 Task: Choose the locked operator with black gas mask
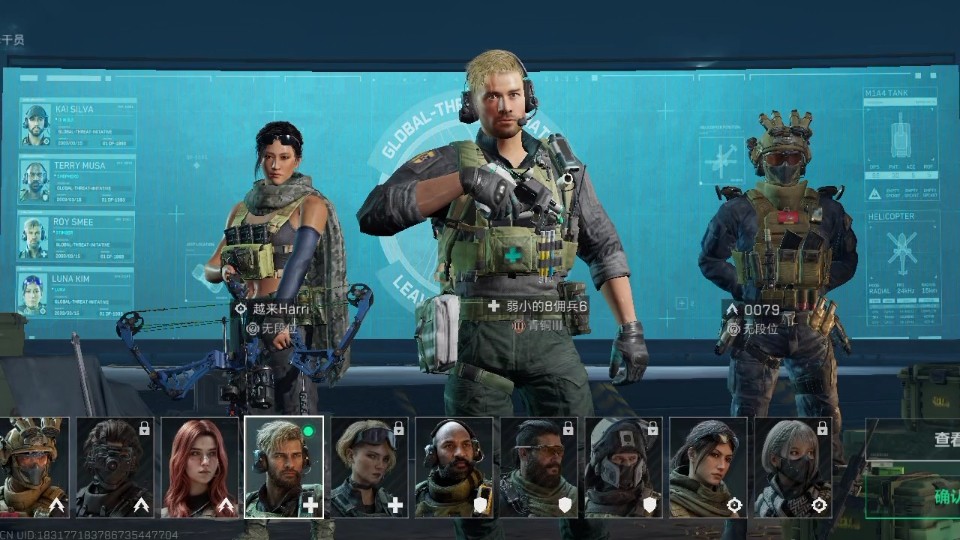115,467
